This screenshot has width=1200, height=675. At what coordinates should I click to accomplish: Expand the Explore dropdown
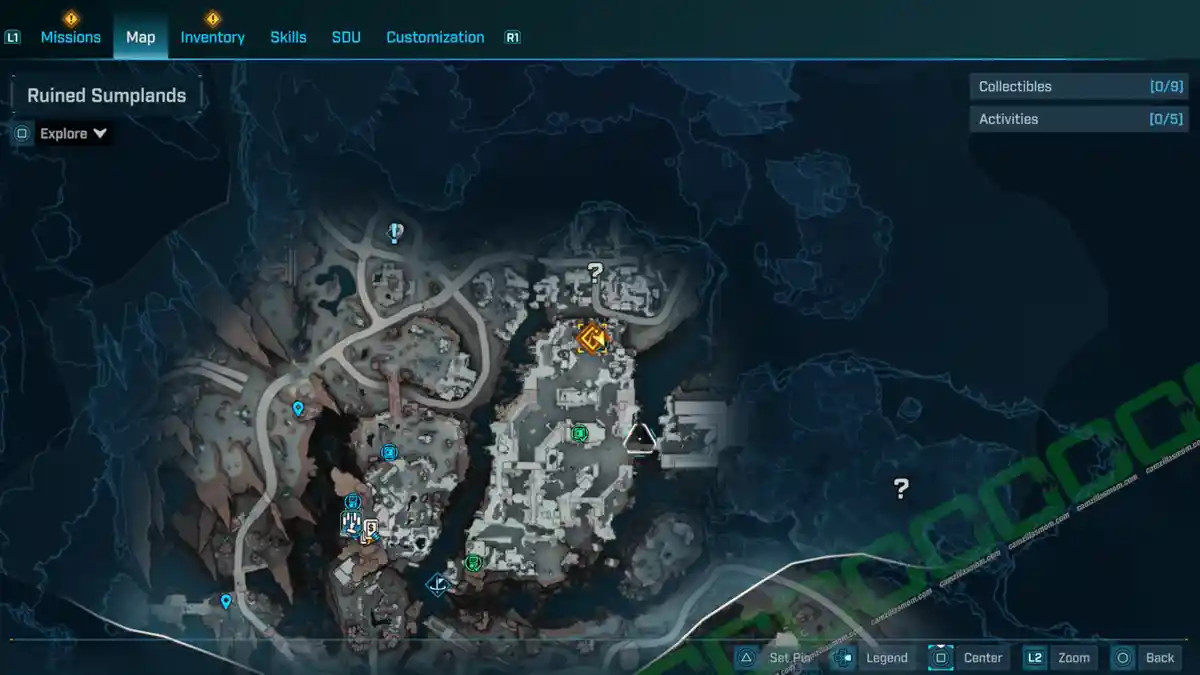pos(73,133)
